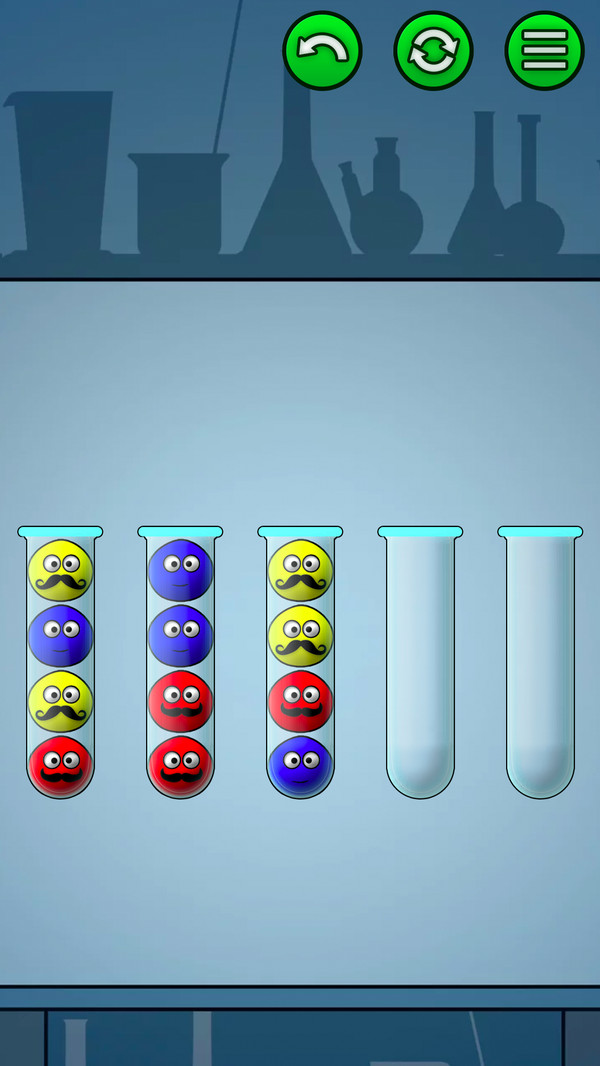Choose the tube with blue between two yellow balls

pyautogui.click(x=60, y=664)
